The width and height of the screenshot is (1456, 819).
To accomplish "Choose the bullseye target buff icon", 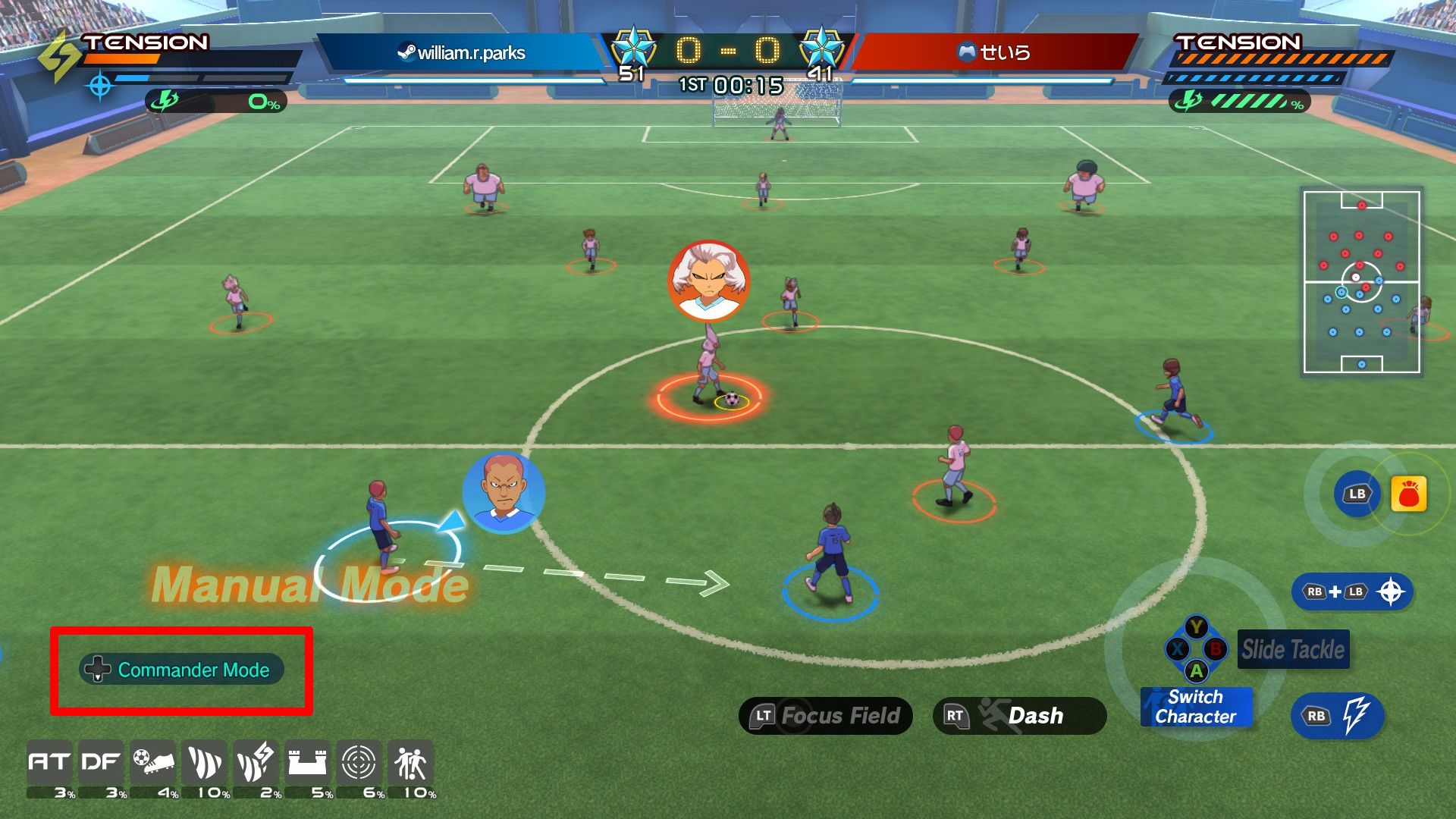I will (x=359, y=762).
